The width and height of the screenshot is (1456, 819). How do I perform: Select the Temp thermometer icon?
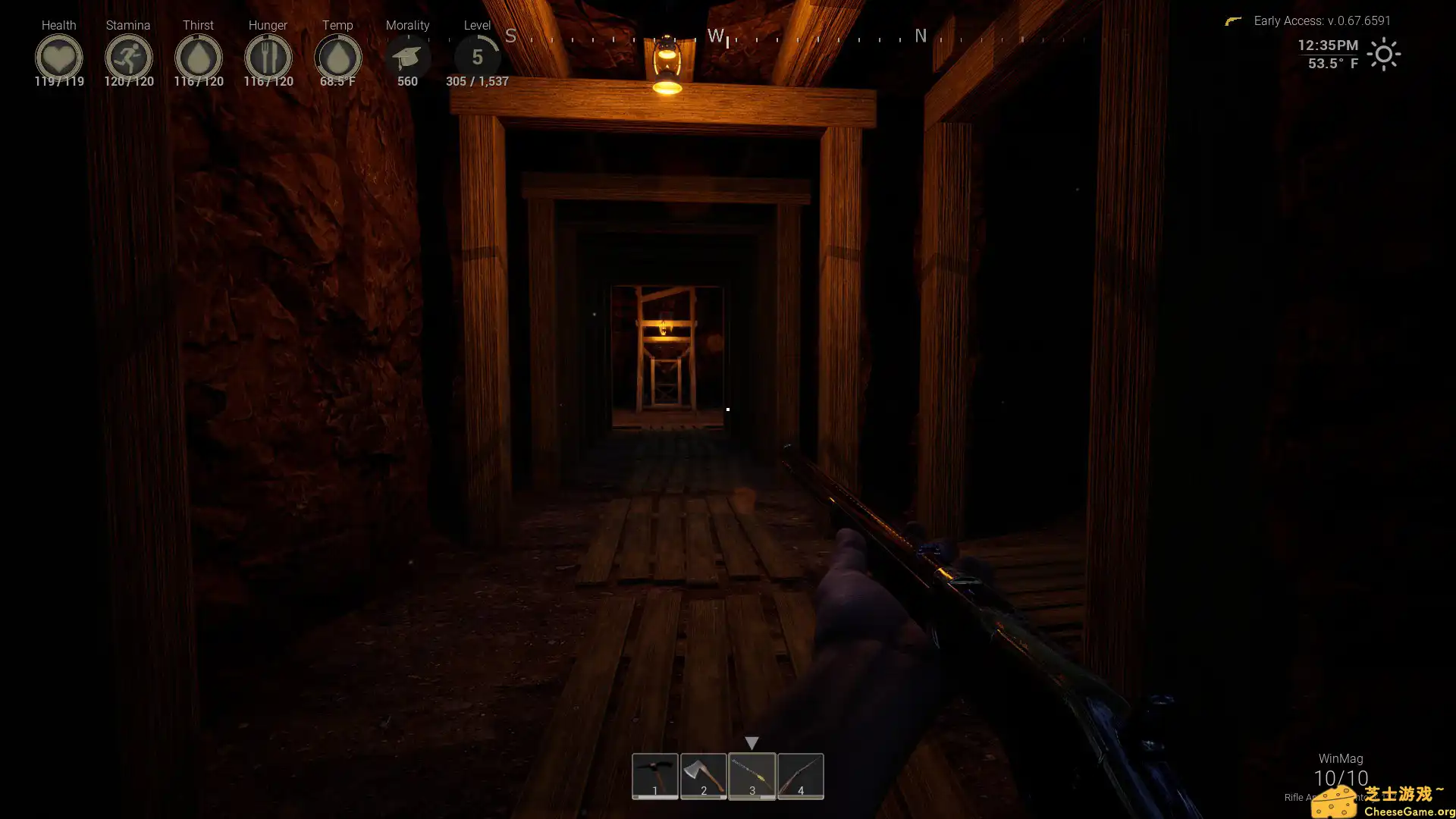(x=337, y=56)
